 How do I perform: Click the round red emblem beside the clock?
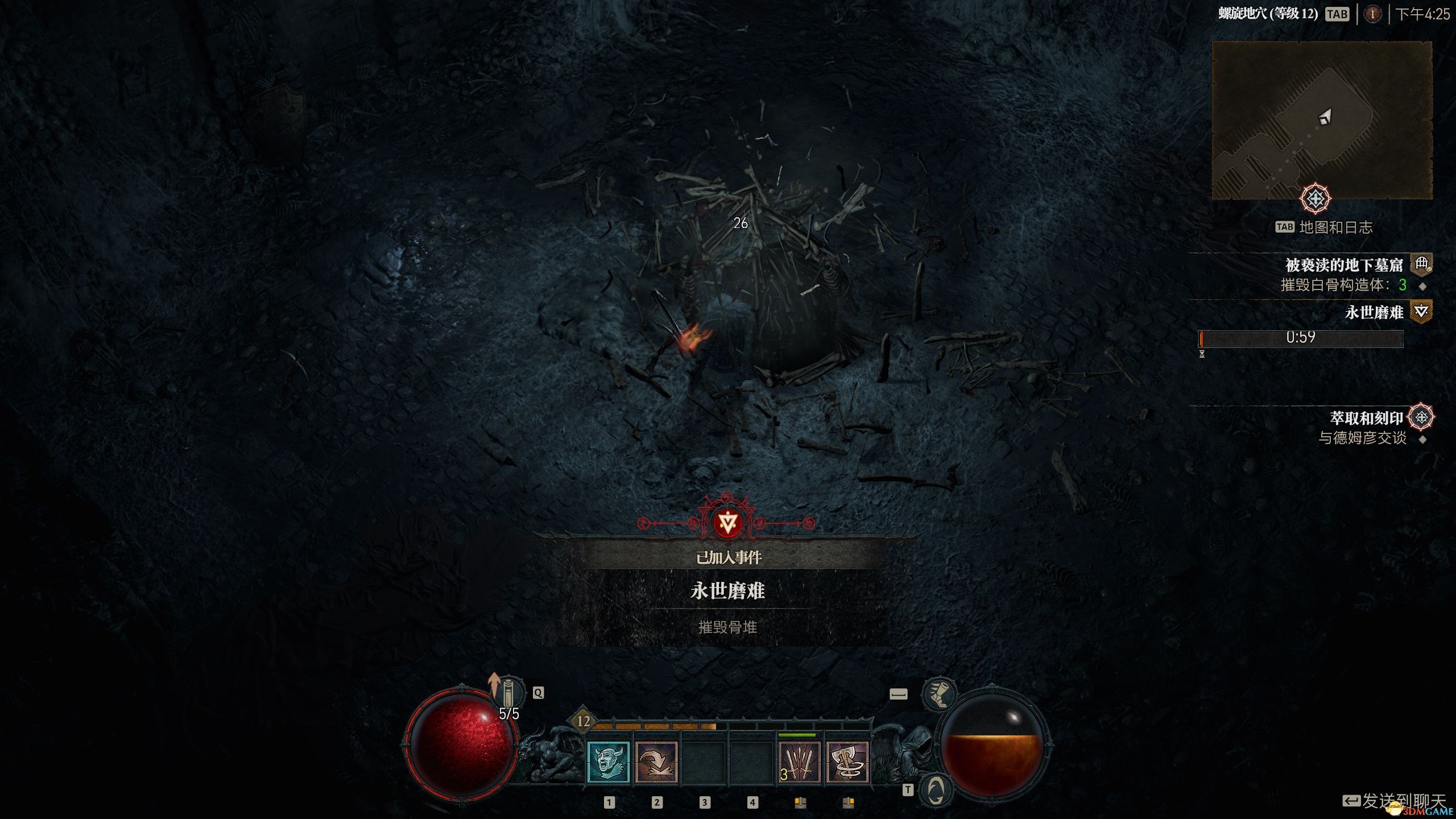[x=1372, y=14]
